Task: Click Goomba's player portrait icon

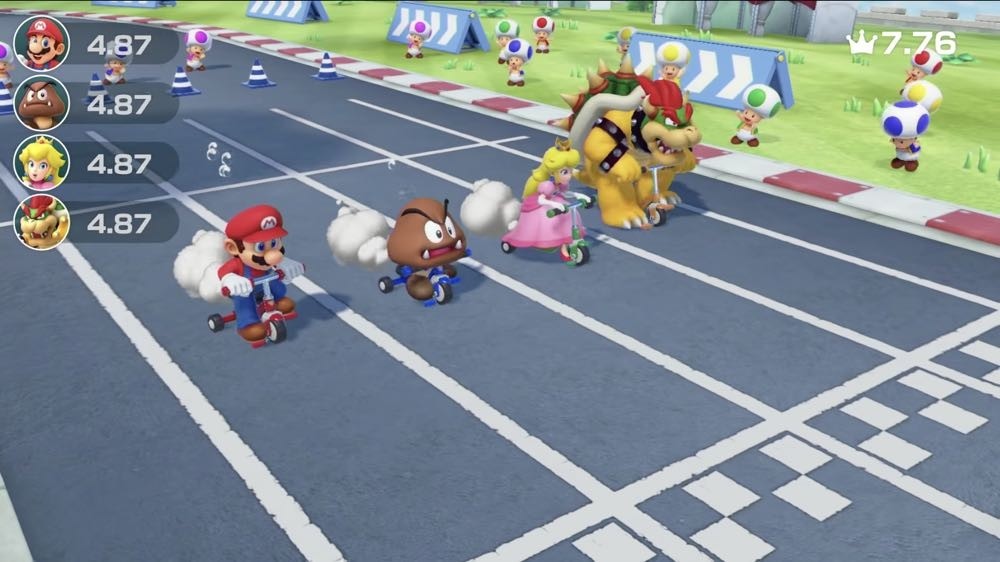Action: [41, 103]
